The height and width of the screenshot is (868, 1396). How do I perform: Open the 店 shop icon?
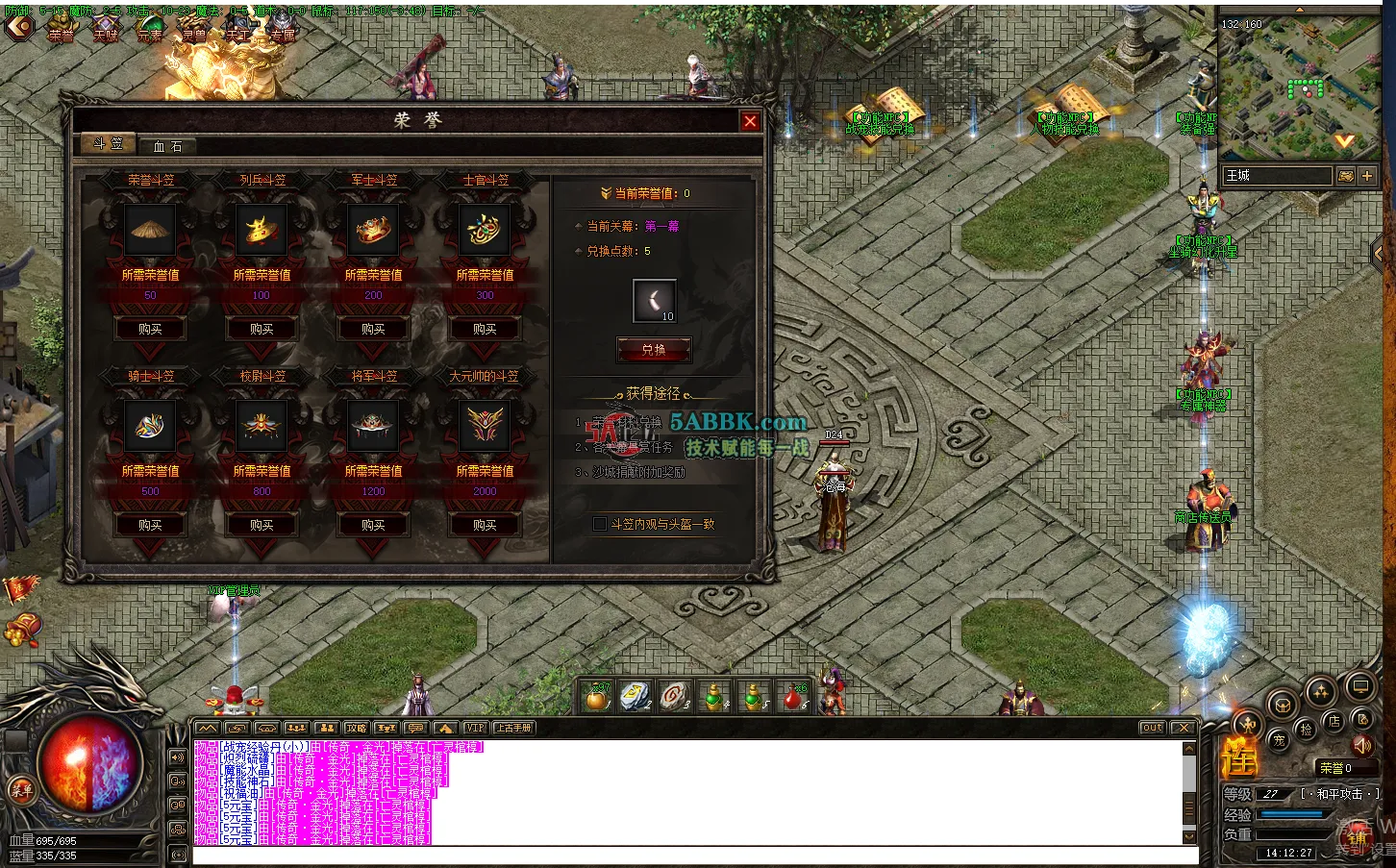[1335, 723]
